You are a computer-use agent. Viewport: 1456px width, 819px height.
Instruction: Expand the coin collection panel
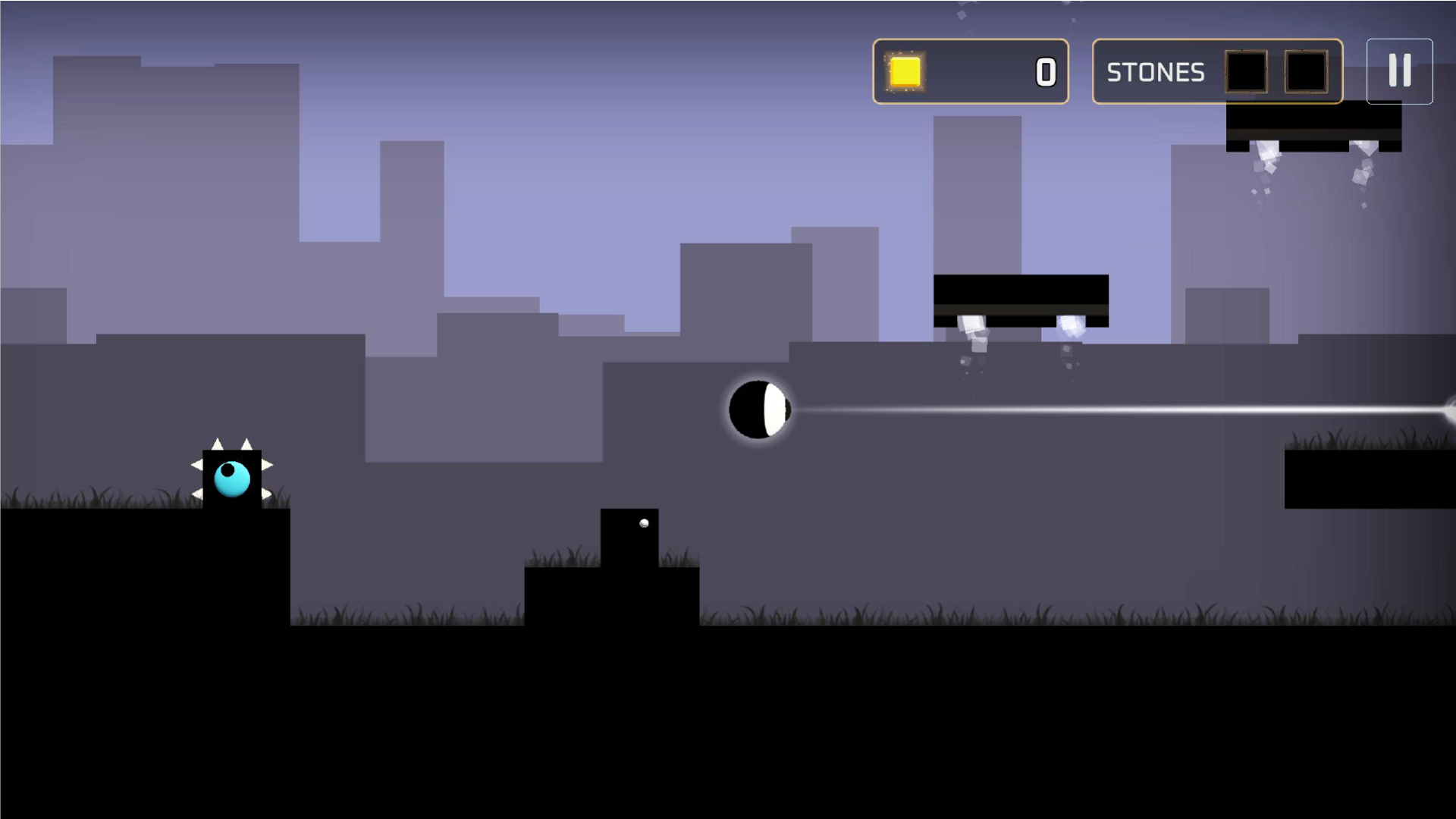[x=971, y=72]
